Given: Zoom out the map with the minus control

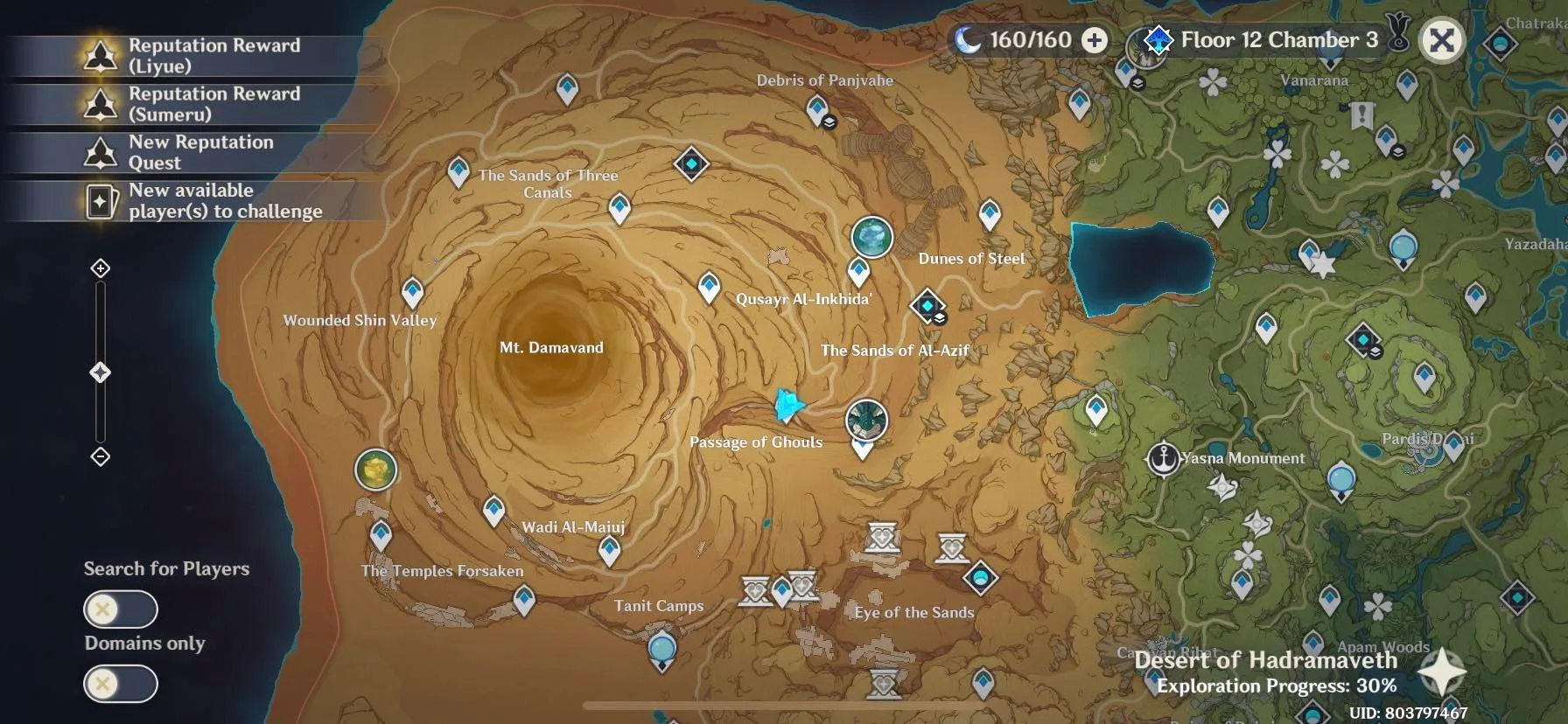Looking at the screenshot, I should [x=101, y=456].
